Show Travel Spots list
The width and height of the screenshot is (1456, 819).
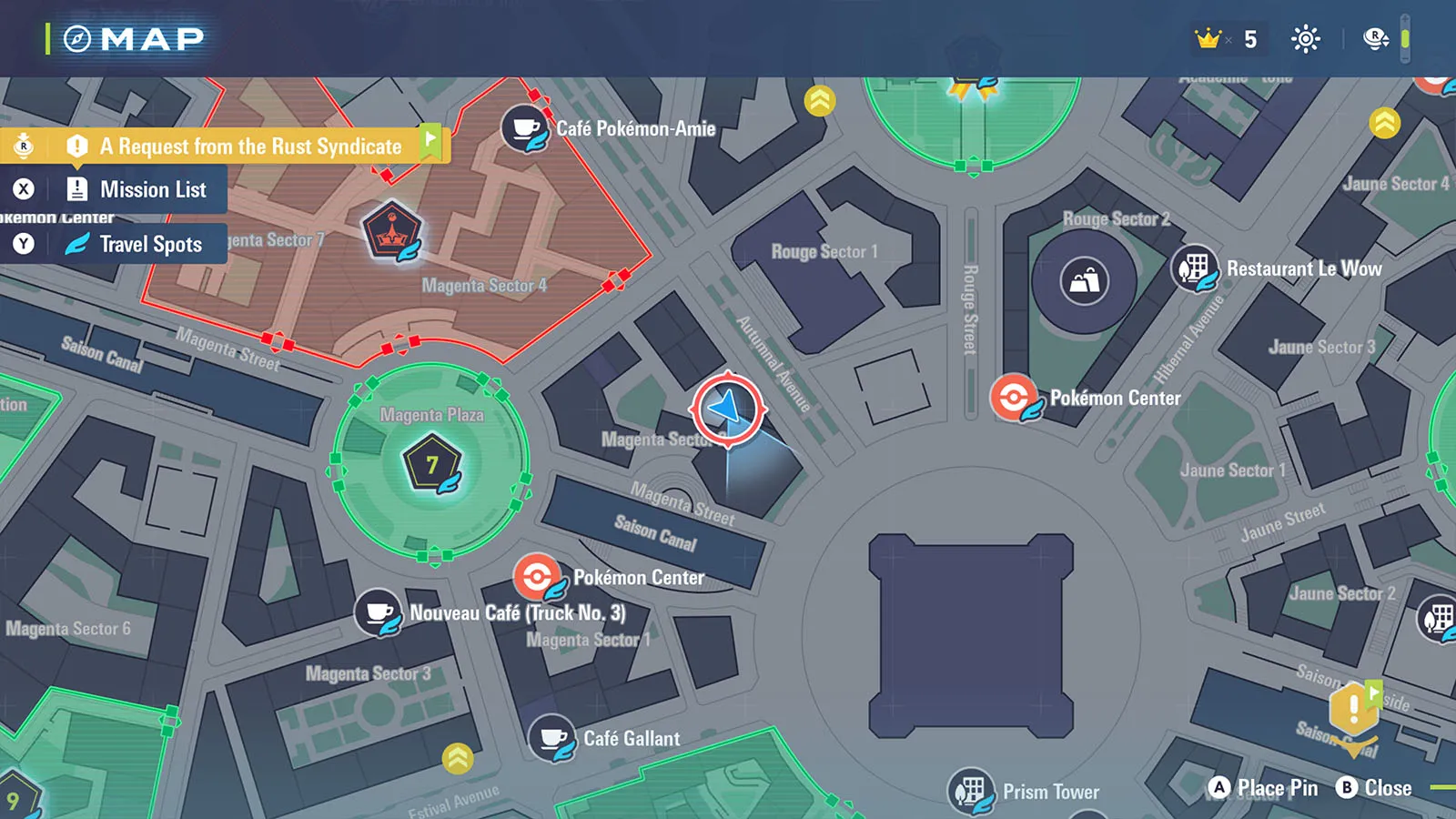[x=150, y=244]
